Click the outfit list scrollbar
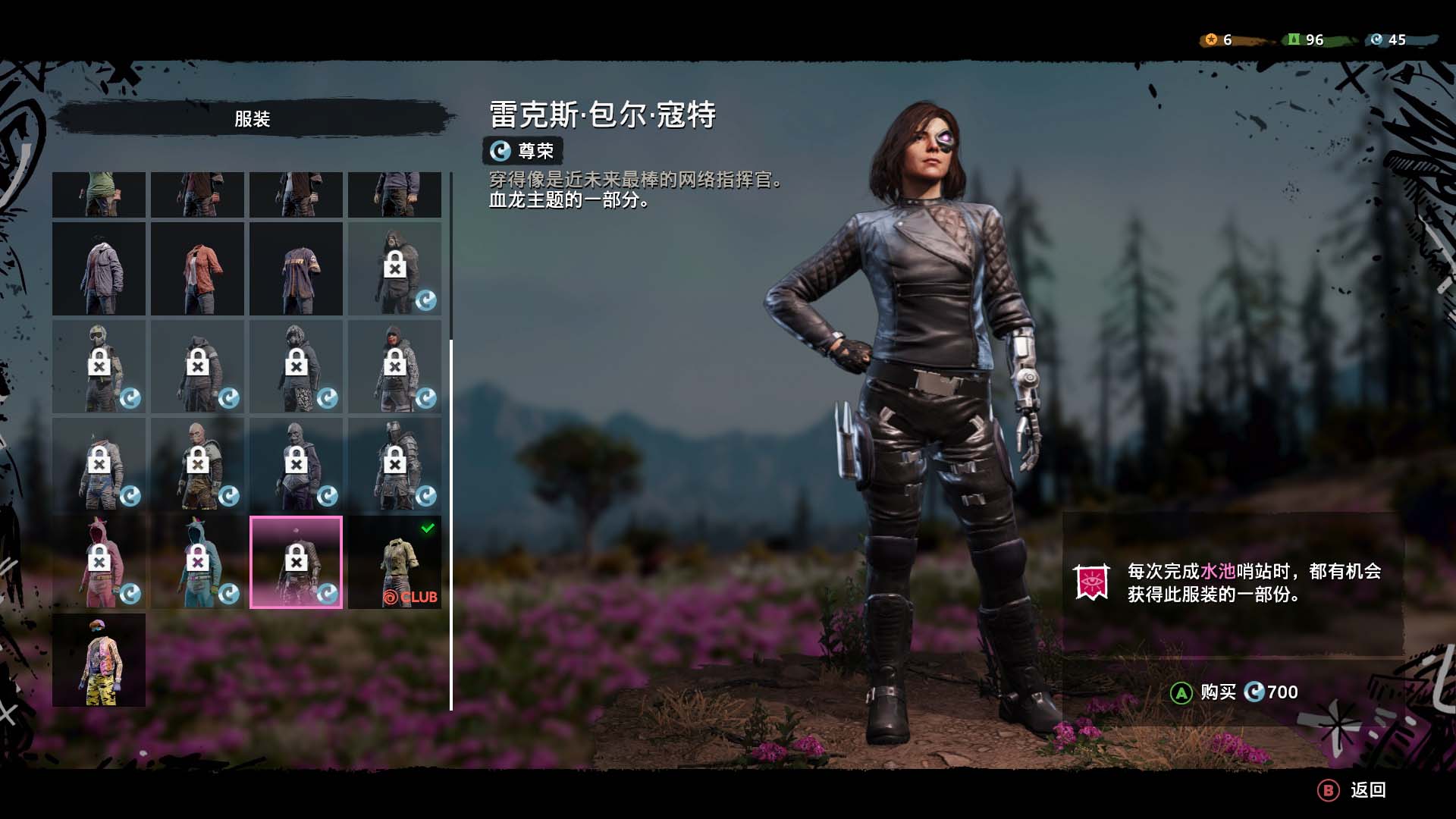 pyautogui.click(x=451, y=523)
